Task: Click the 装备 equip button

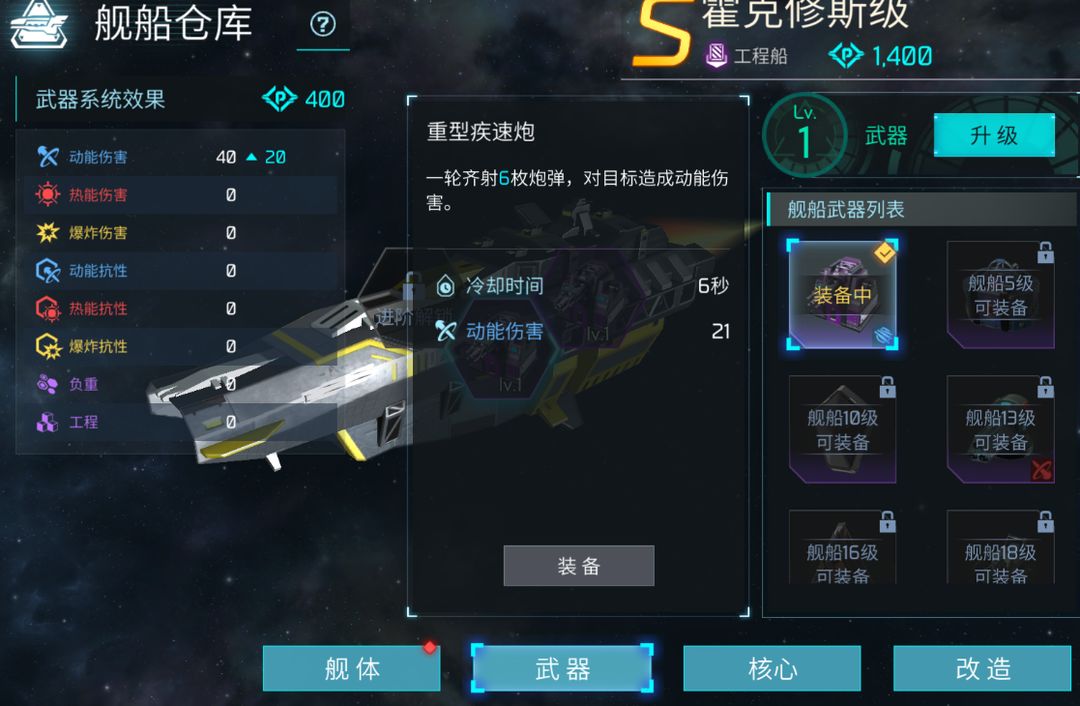Action: 578,566
